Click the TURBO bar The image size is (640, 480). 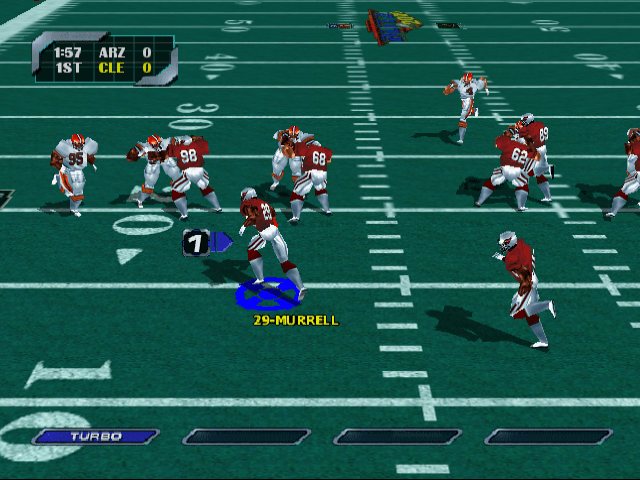(96, 436)
